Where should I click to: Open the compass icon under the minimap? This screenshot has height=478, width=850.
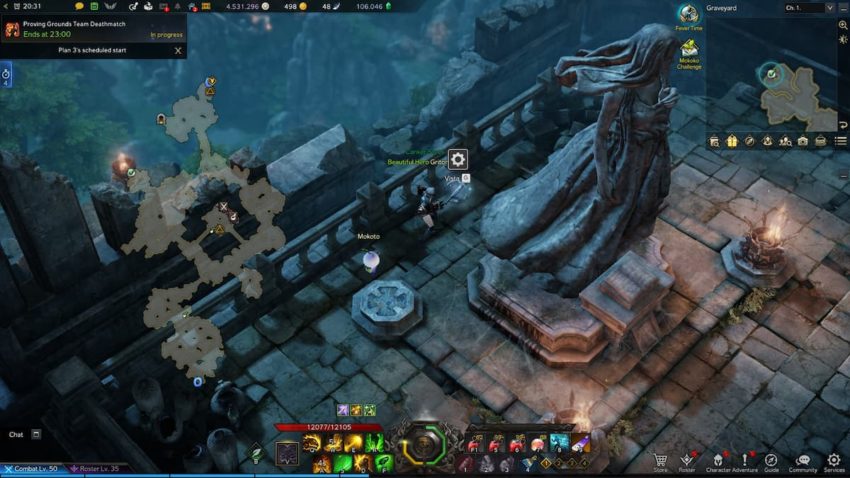(749, 141)
